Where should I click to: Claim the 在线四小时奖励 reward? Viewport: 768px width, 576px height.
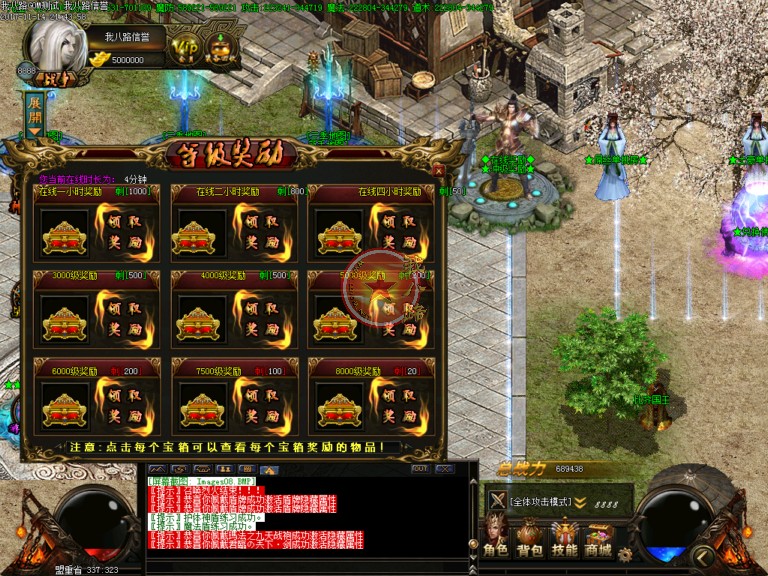tap(393, 231)
